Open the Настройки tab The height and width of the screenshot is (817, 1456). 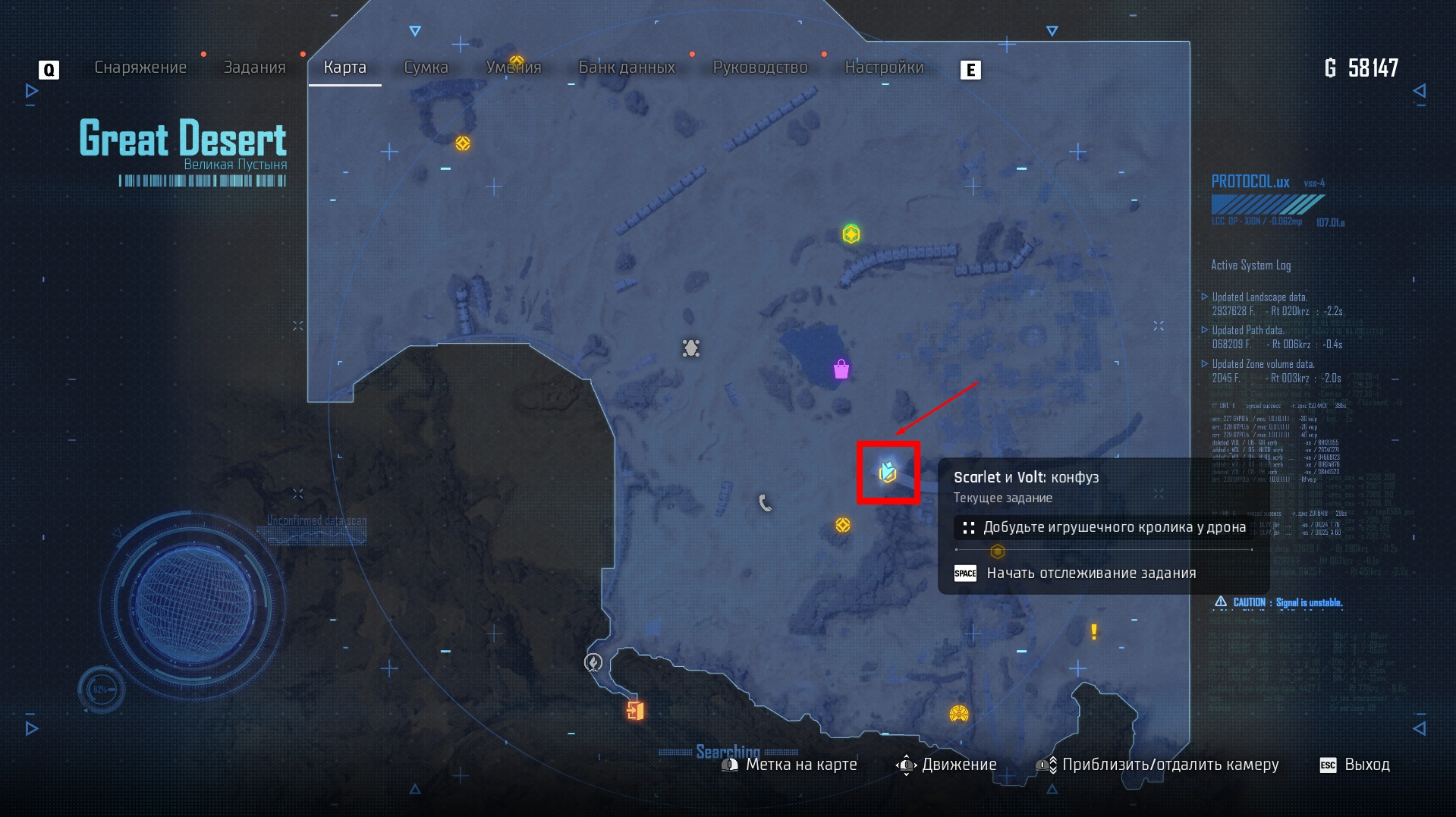coord(884,68)
